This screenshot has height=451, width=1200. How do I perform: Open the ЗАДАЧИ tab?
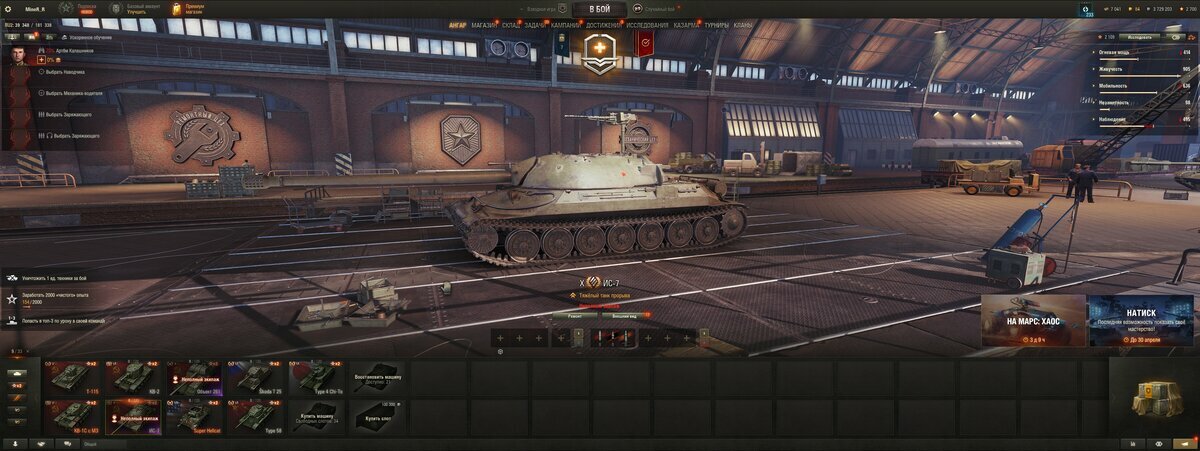[535, 25]
